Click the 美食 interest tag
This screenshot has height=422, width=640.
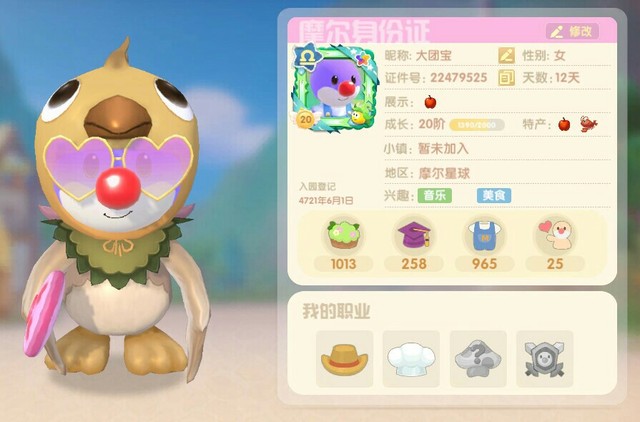point(494,196)
